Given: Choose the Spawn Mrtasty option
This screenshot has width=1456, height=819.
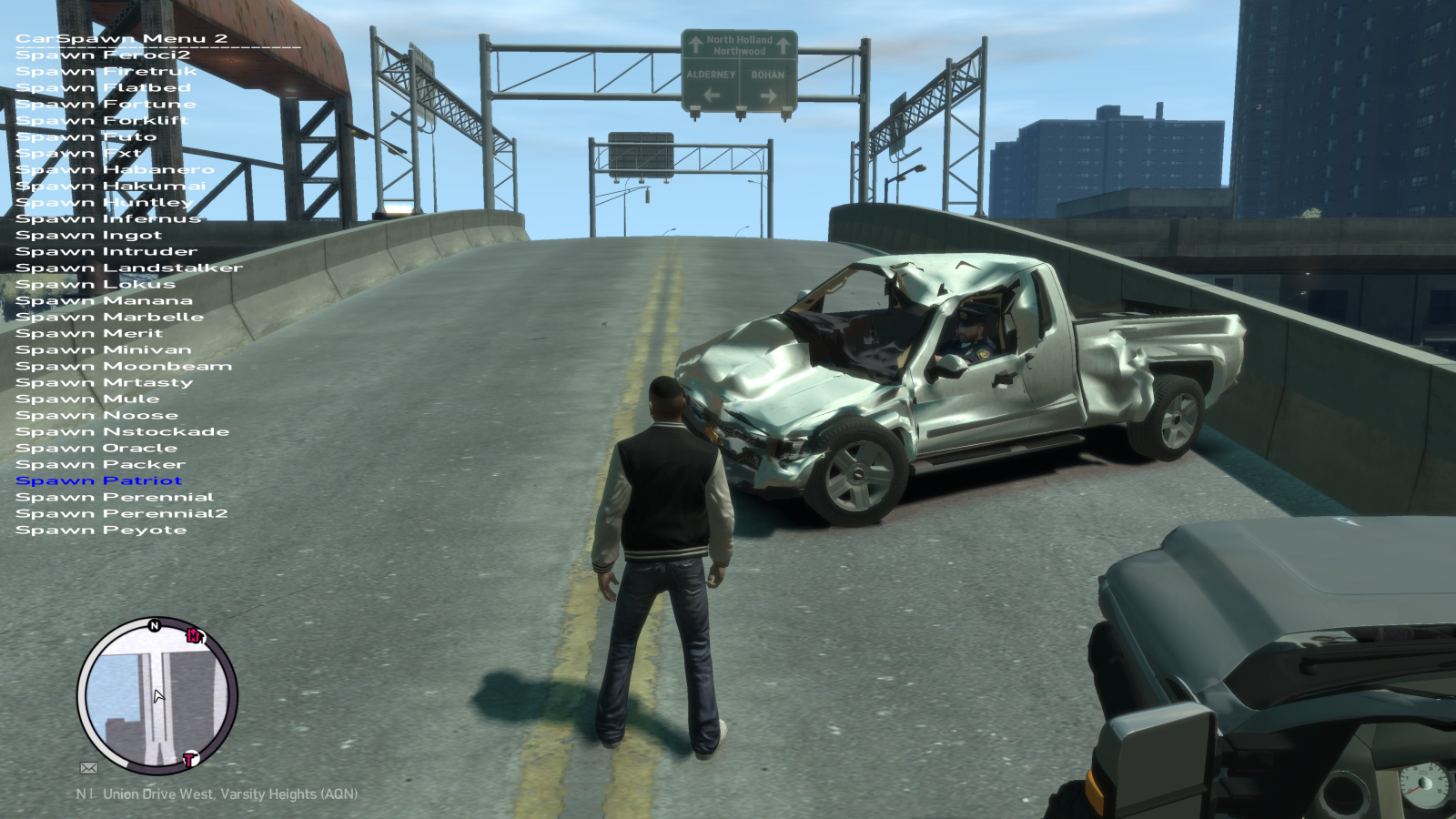Looking at the screenshot, I should [105, 382].
